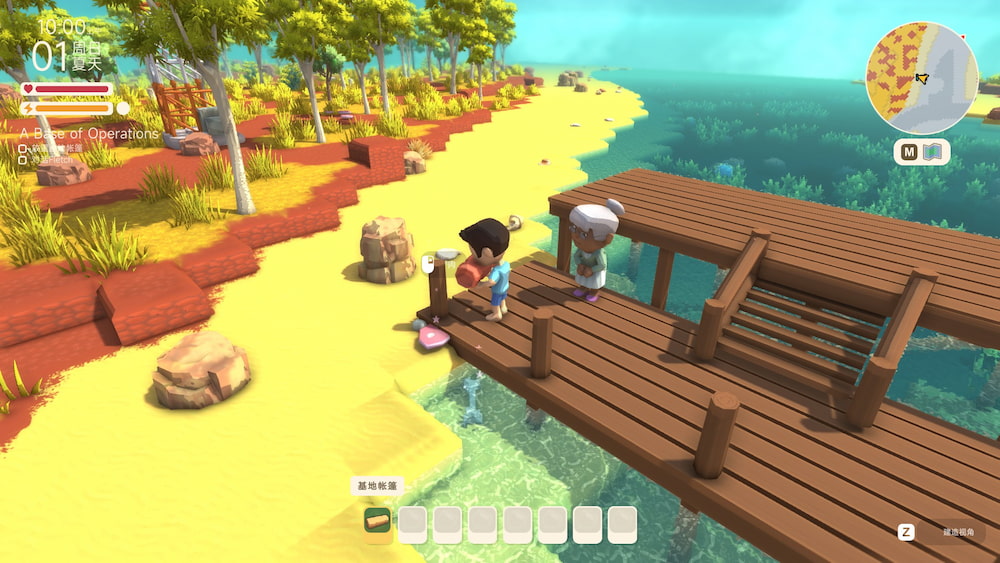
Task: Select the base tent hotbar slot
Action: point(377,523)
